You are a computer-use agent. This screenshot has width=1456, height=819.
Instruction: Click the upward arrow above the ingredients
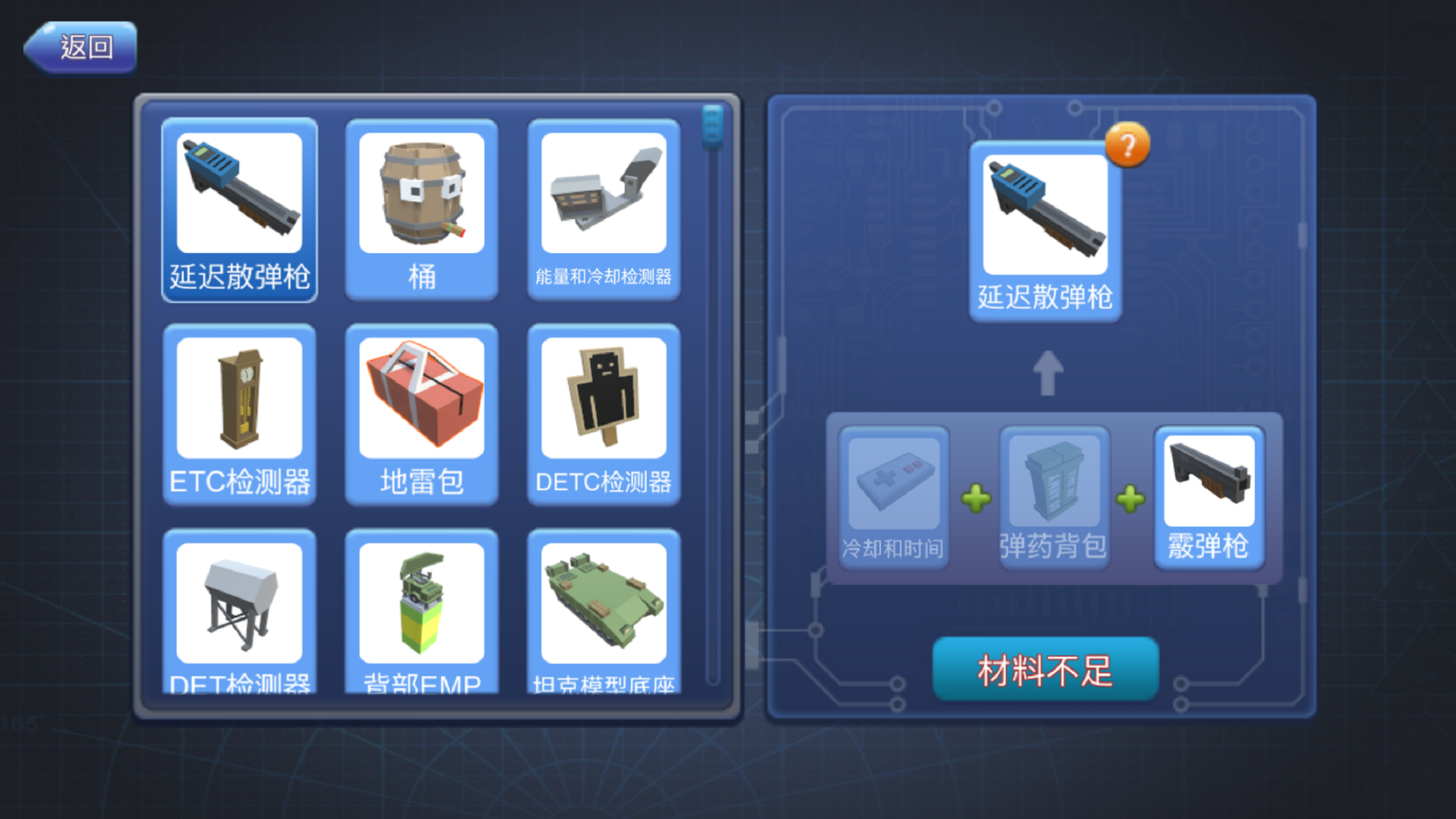[1047, 374]
